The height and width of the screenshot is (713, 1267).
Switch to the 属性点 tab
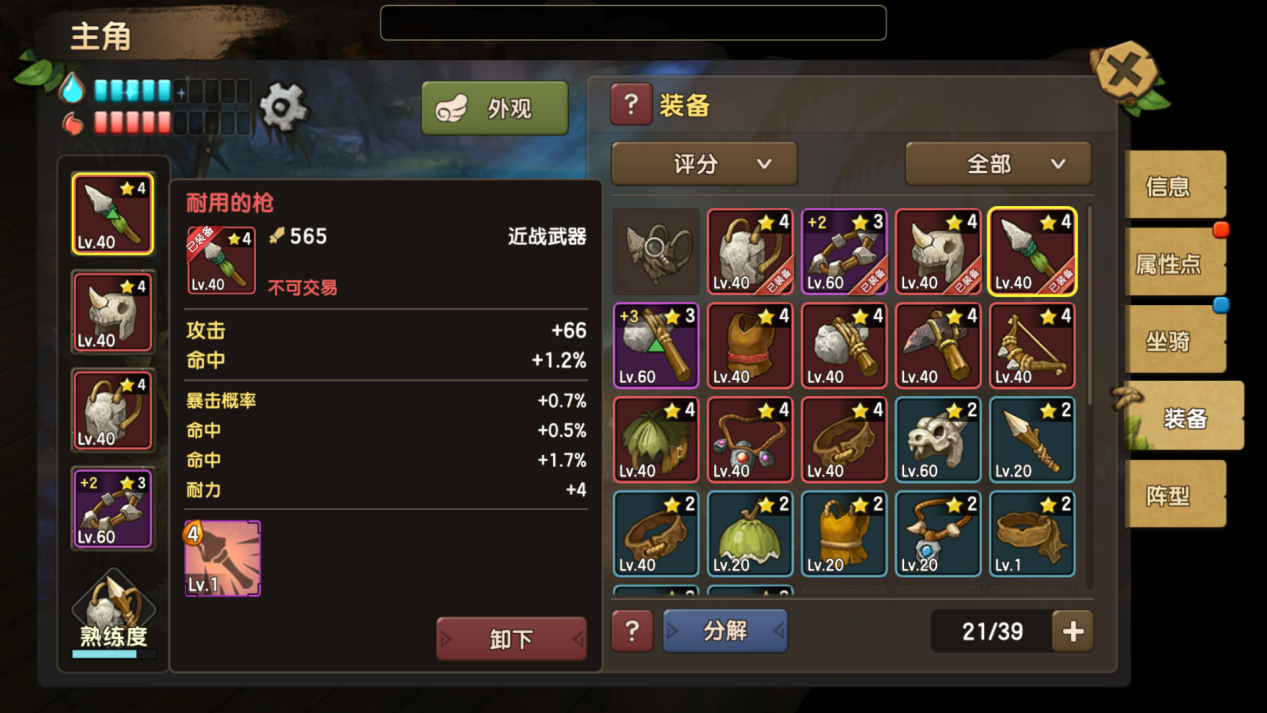(x=1174, y=264)
